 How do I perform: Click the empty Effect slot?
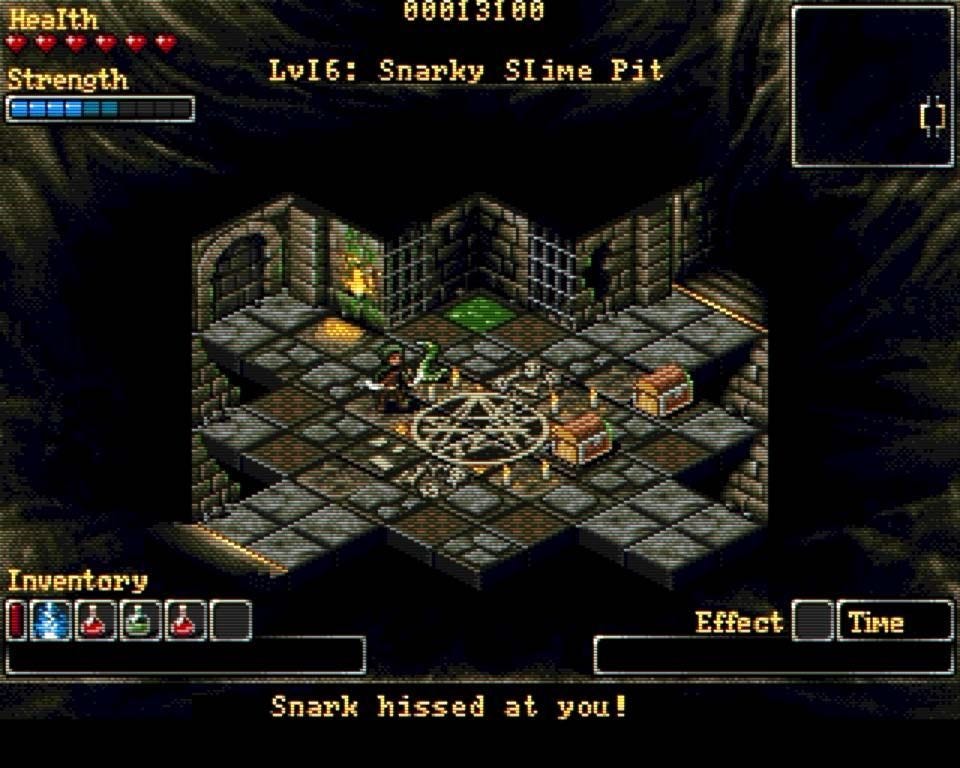(813, 621)
